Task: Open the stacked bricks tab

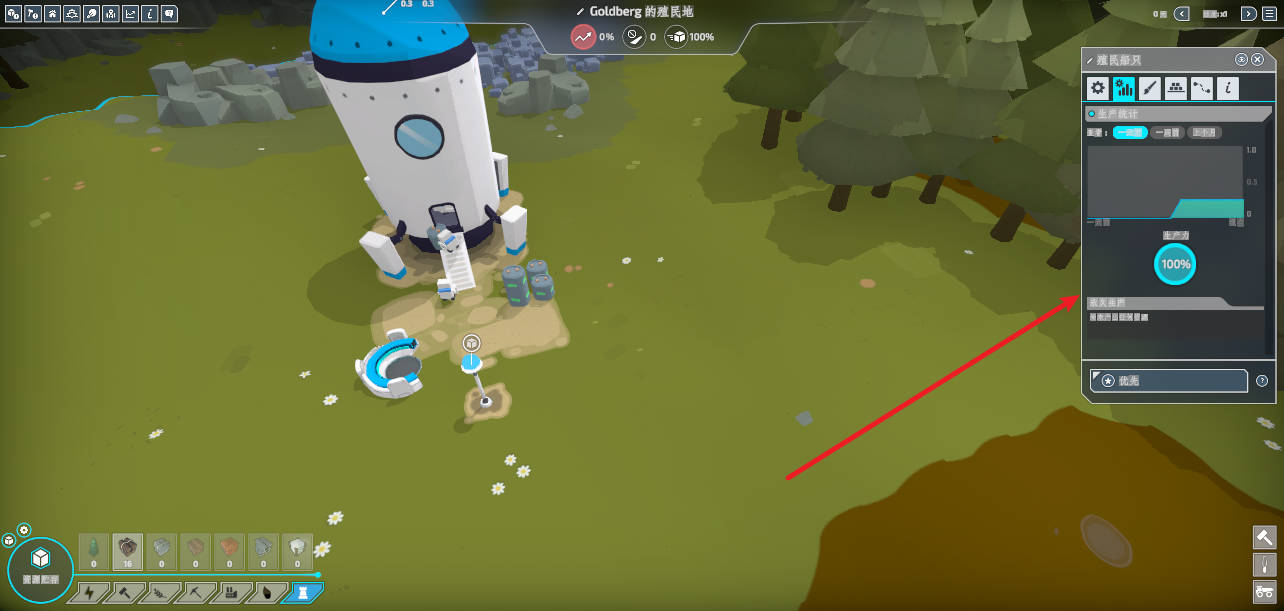Action: [1176, 88]
